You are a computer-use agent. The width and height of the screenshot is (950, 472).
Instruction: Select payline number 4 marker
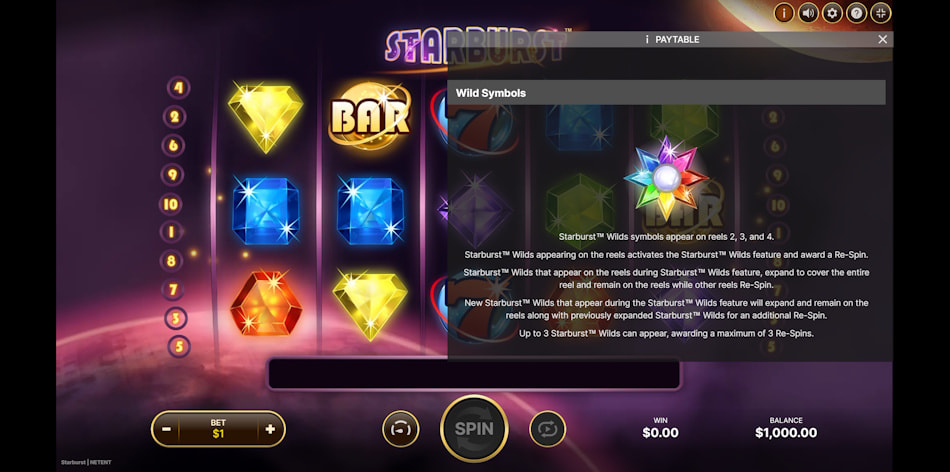tap(178, 88)
